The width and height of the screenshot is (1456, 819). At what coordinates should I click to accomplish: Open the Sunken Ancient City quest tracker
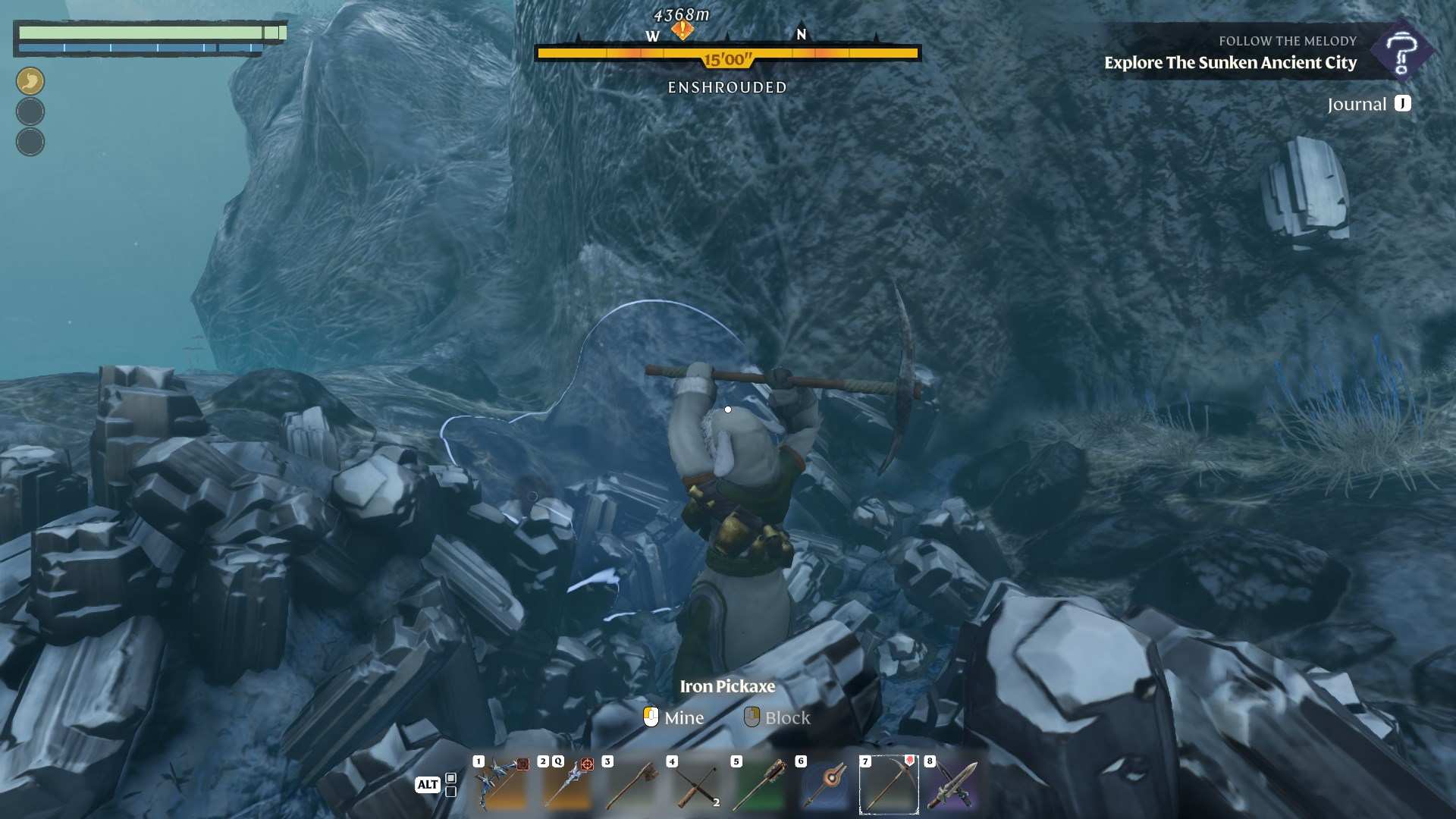[1230, 63]
